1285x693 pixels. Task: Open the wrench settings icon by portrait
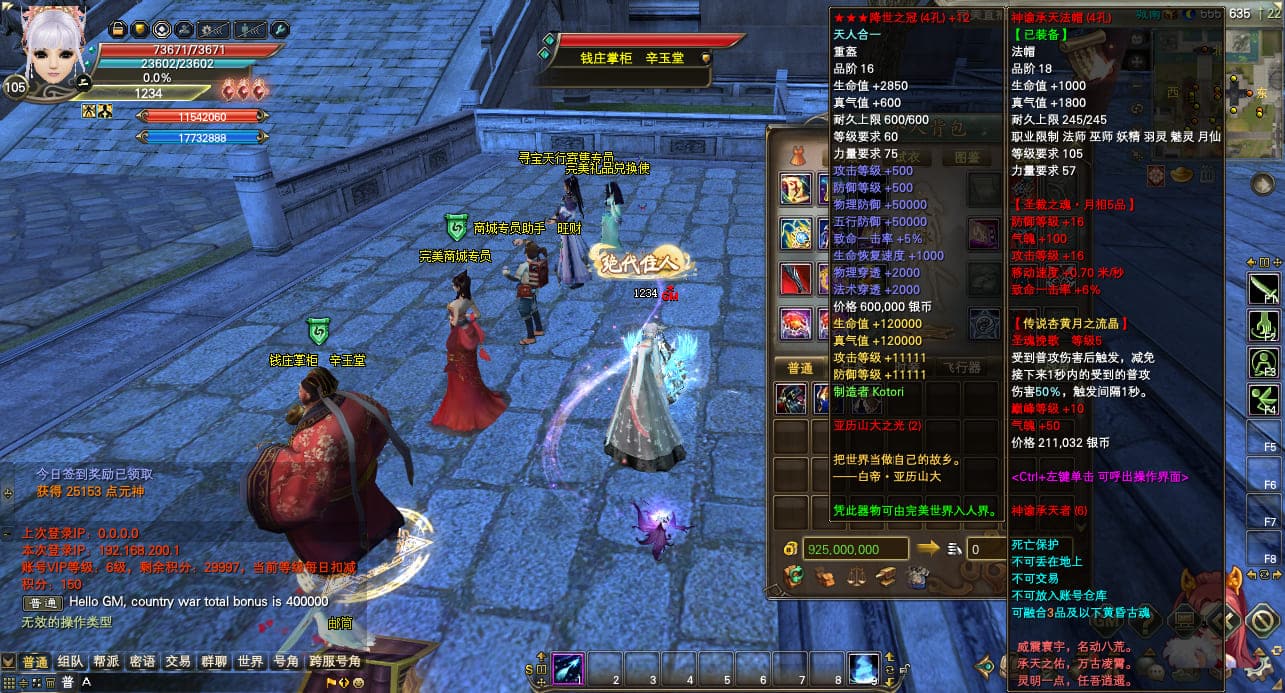pyautogui.click(x=279, y=30)
